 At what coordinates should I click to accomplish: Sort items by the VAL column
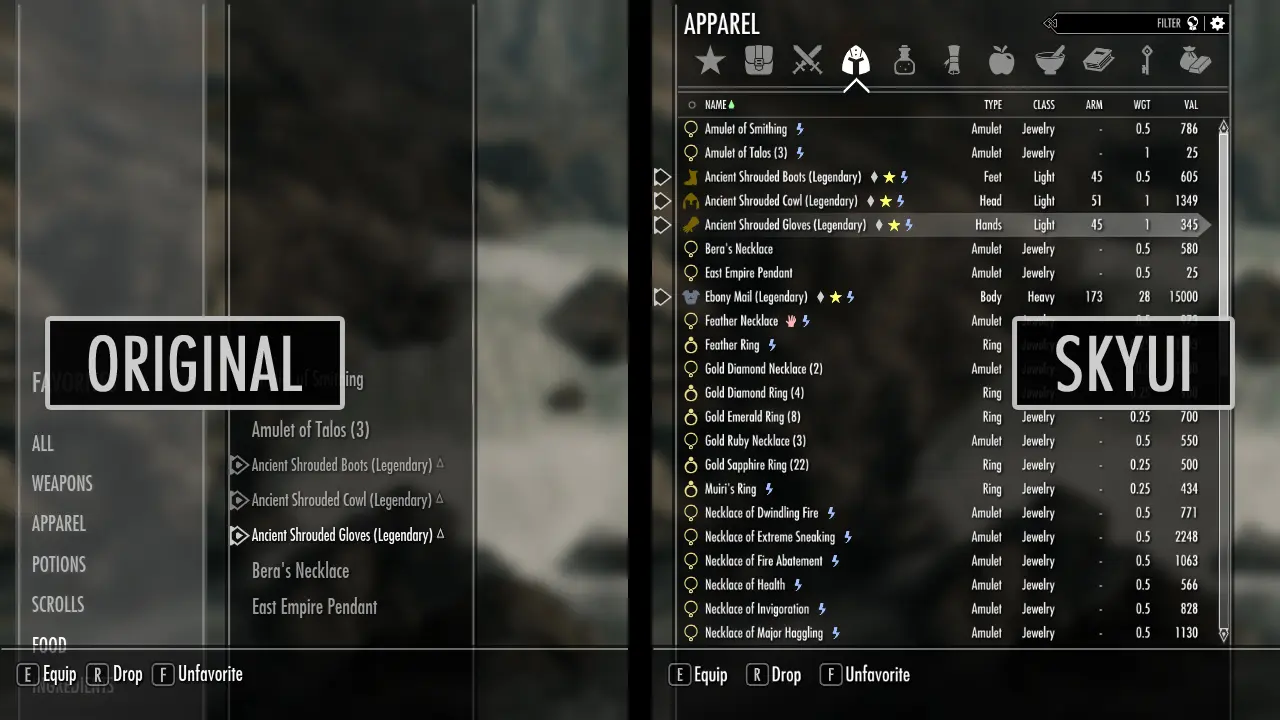(1189, 104)
